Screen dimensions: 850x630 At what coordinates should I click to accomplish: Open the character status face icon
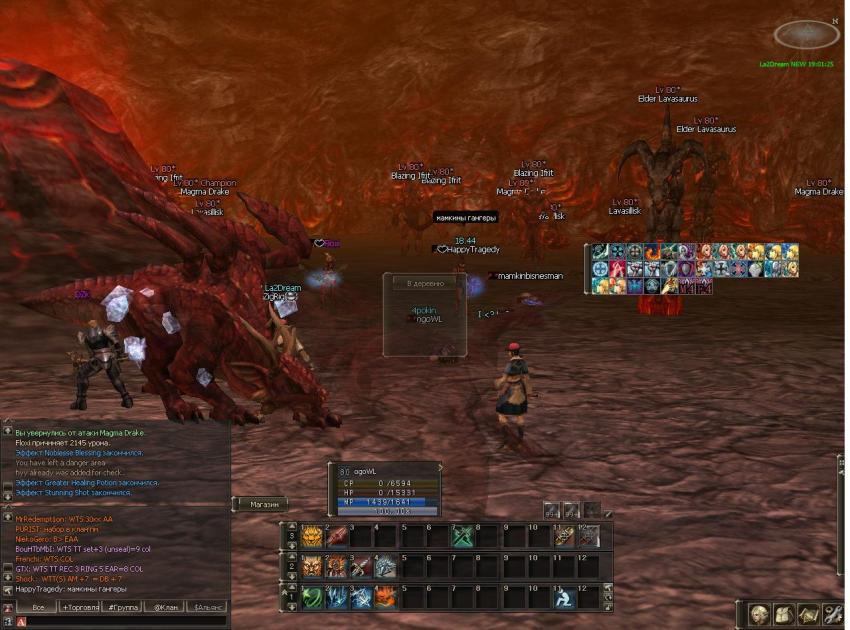point(759,614)
